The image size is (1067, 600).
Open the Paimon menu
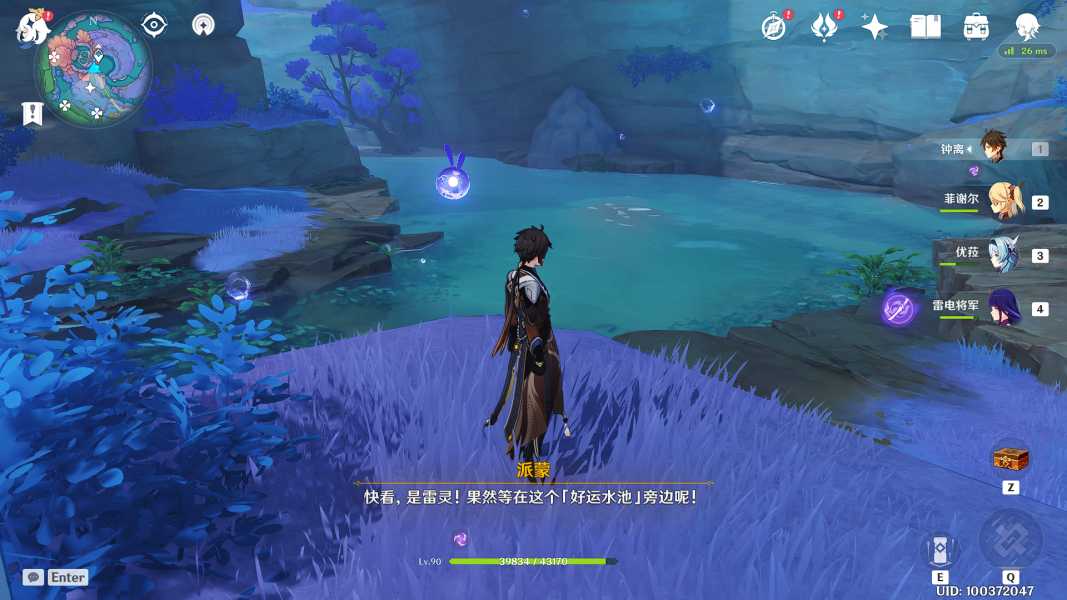pos(32,27)
